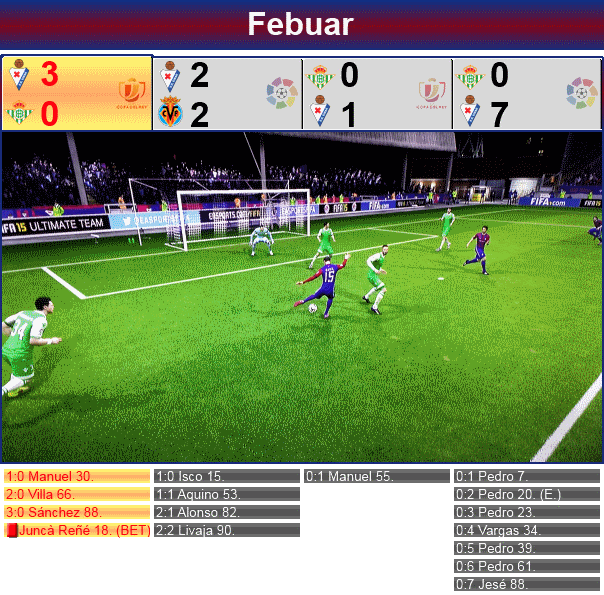
Task: Open the 2-2 match against Villarreal
Action: tap(227, 94)
